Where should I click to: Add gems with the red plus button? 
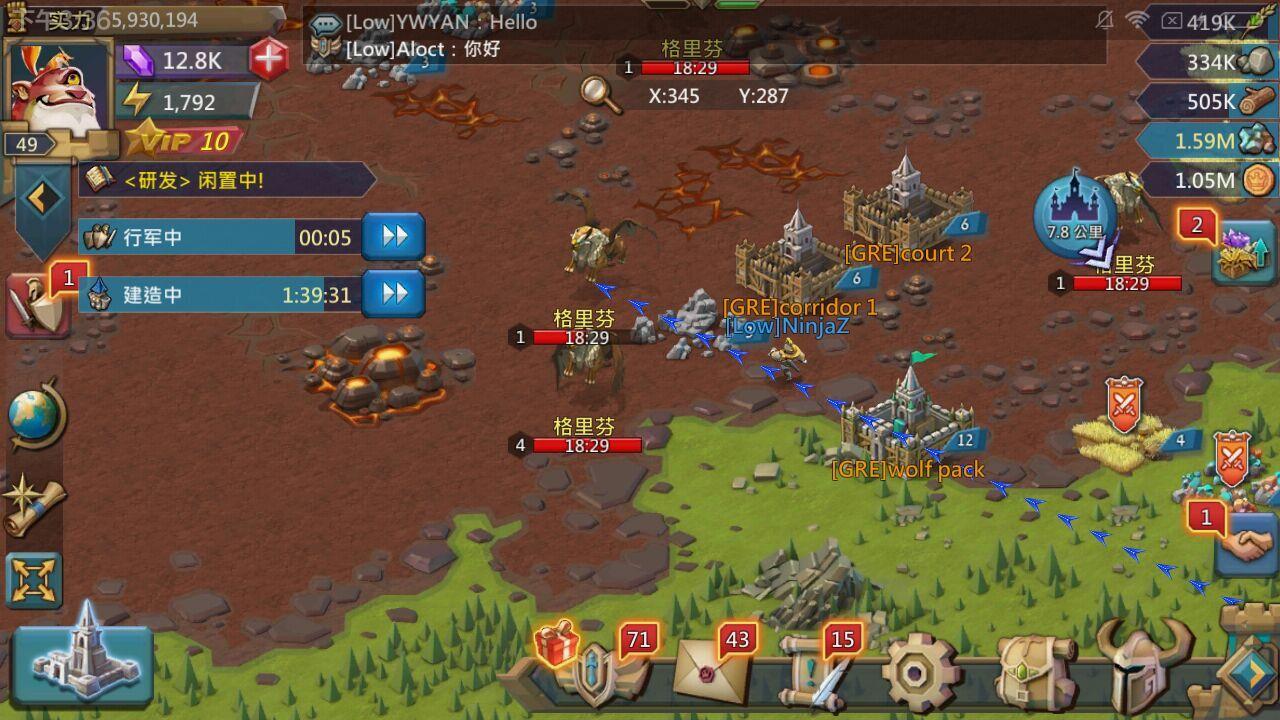point(269,60)
